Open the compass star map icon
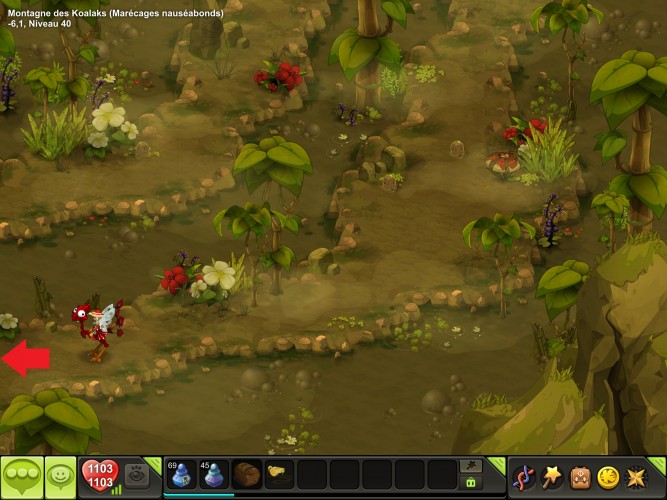Viewport: 667px width, 500px height. tap(639, 477)
